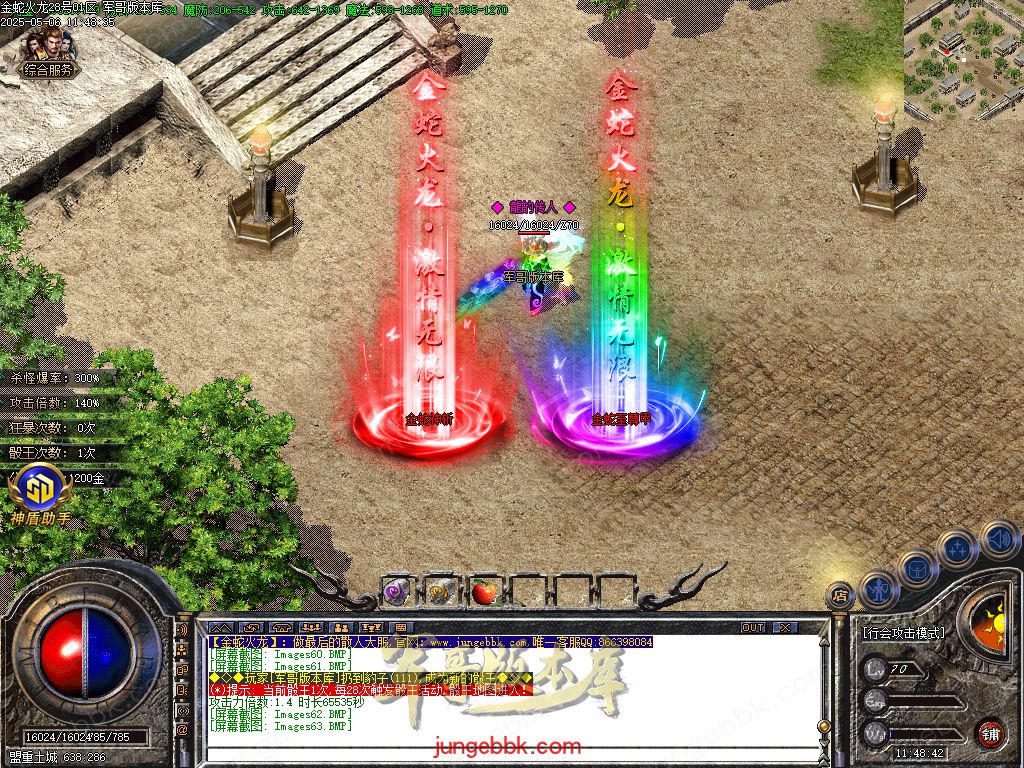Click the minimap in the corner
Image resolution: width=1024 pixels, height=768 pixels.
[x=963, y=58]
